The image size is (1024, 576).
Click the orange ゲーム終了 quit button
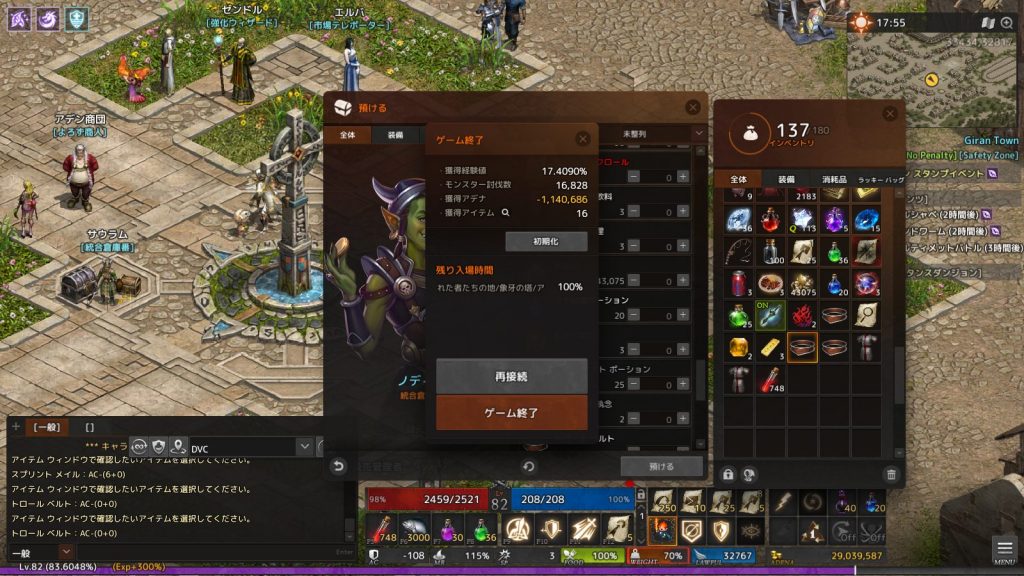click(511, 412)
